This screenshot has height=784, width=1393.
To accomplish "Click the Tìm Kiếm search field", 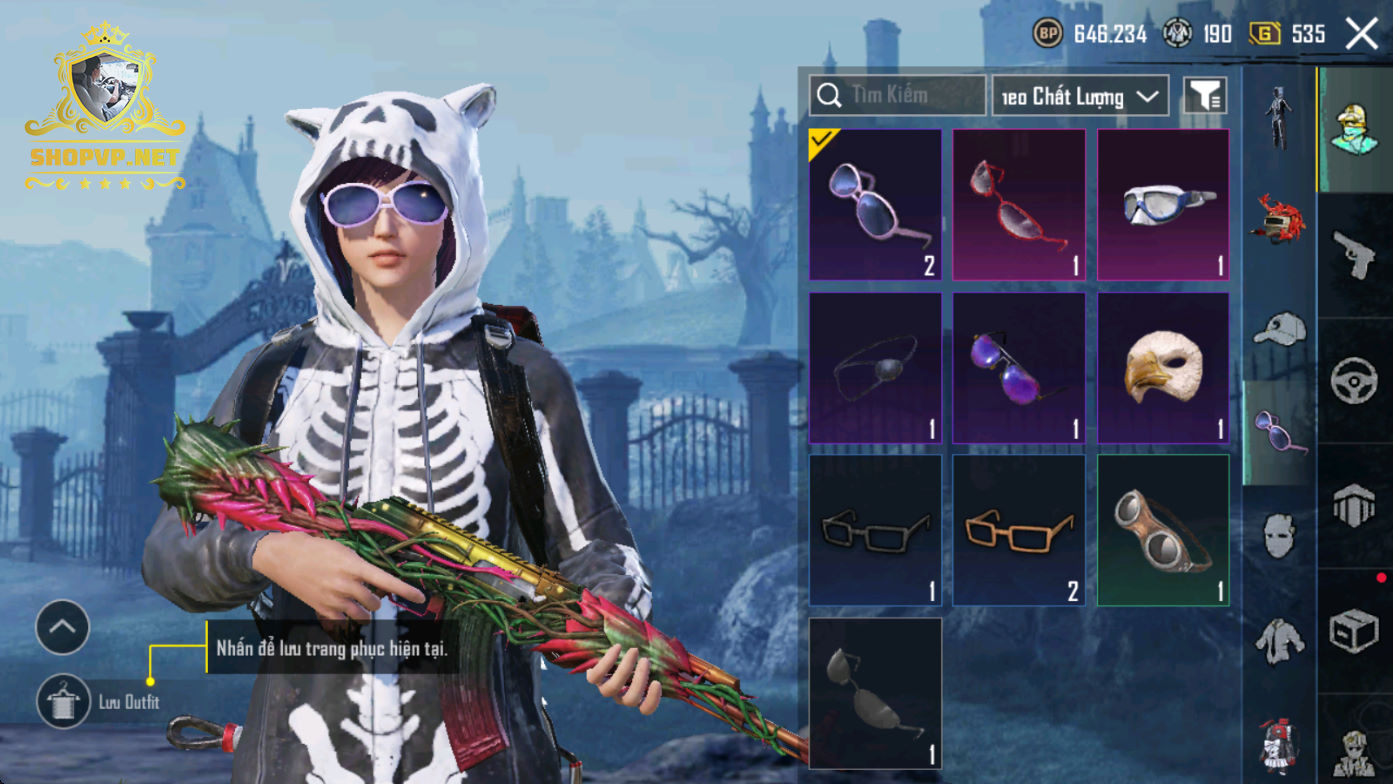I will click(x=897, y=96).
